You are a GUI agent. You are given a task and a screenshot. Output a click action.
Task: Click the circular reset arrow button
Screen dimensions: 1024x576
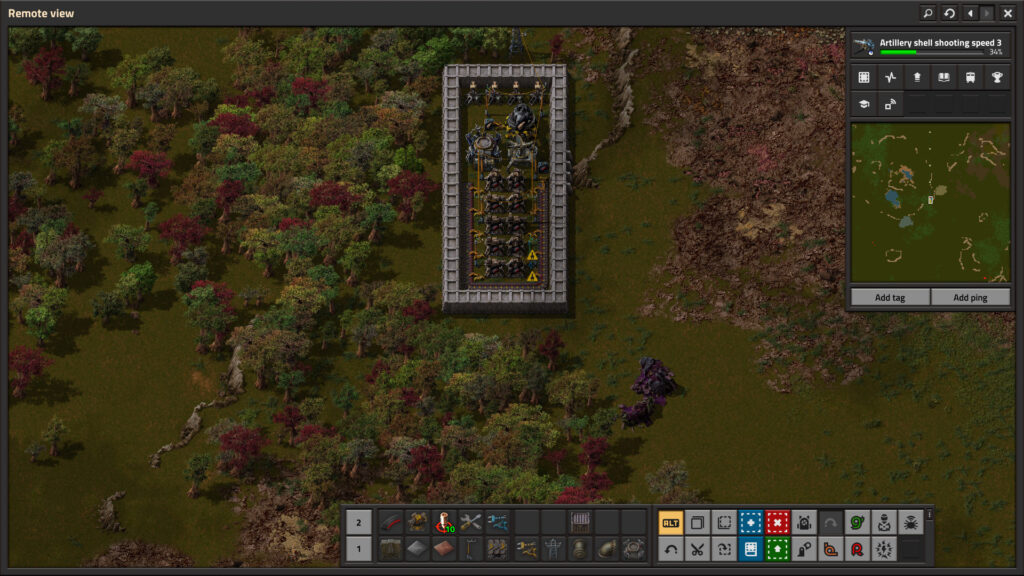(949, 13)
